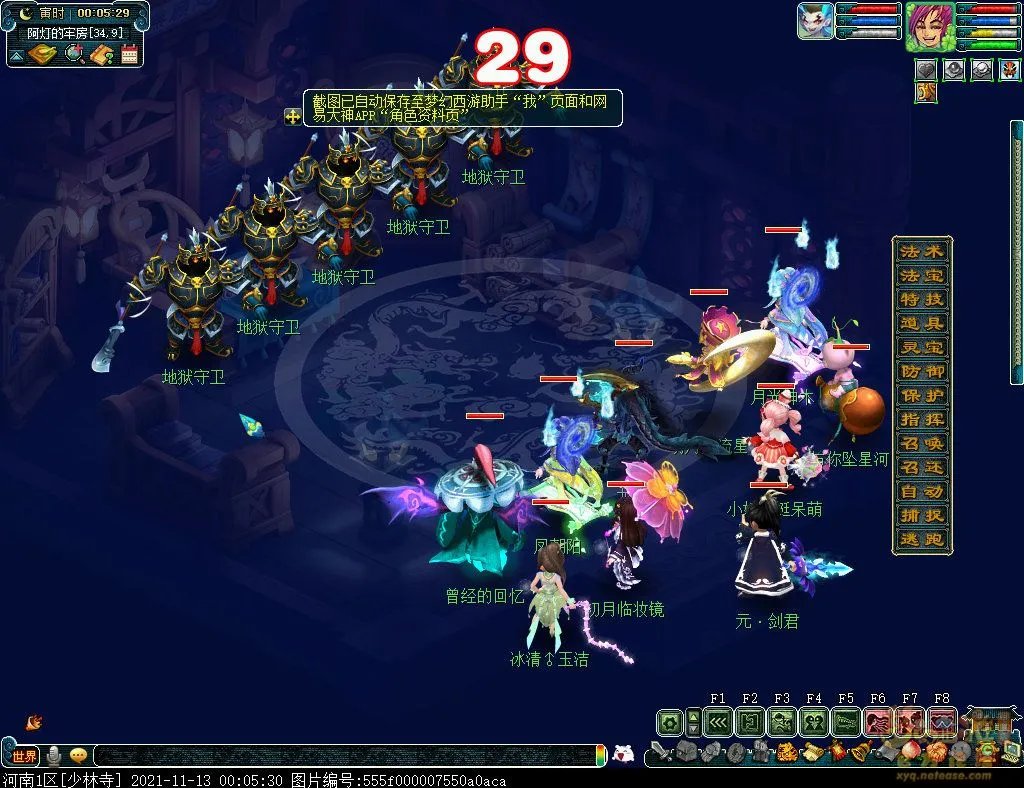Open the 灵宝 command
The height and width of the screenshot is (788, 1024).
[x=922, y=347]
